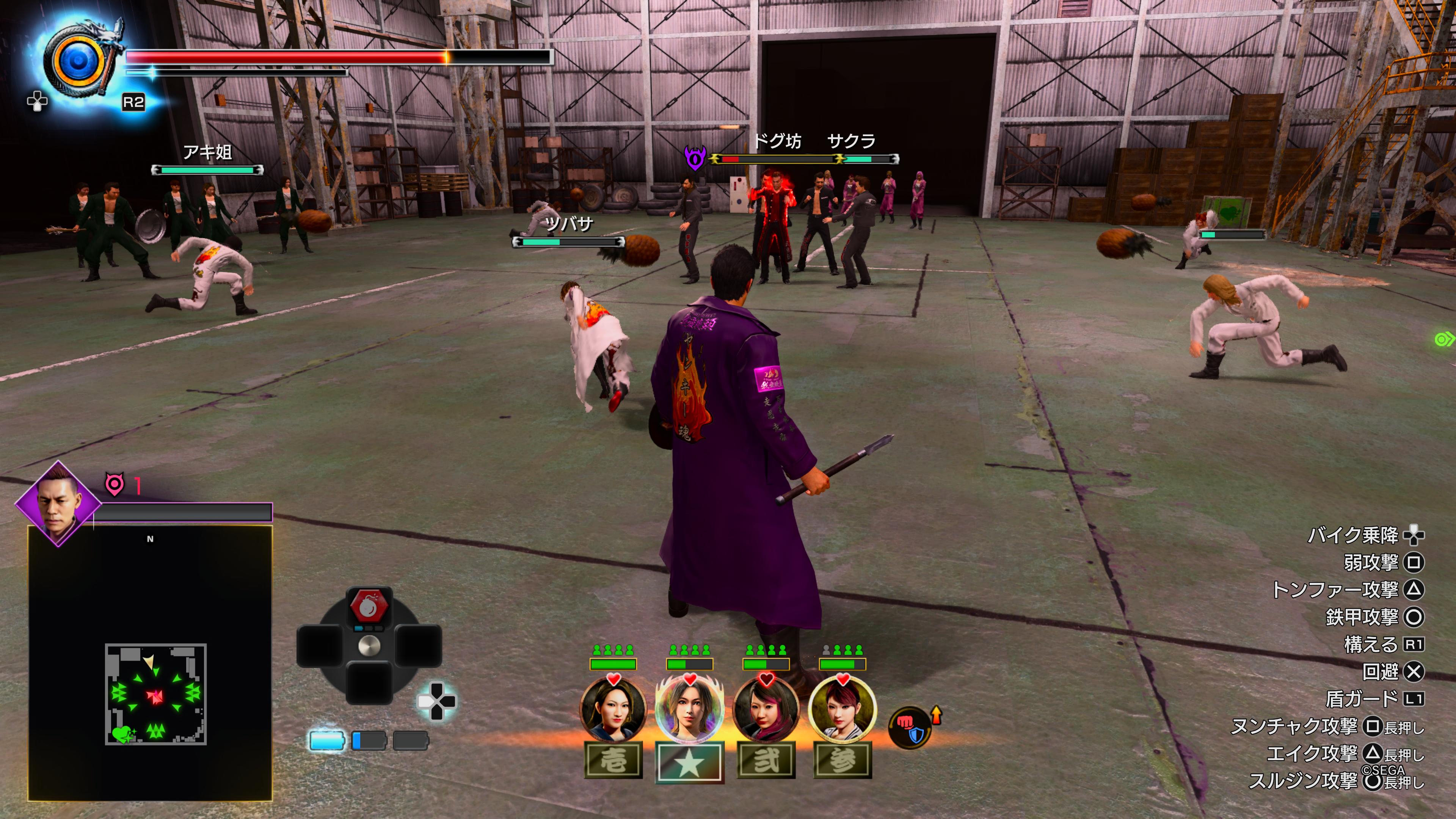Trigger the 参 squad command tile
This screenshot has height=819, width=1456.
point(842,761)
